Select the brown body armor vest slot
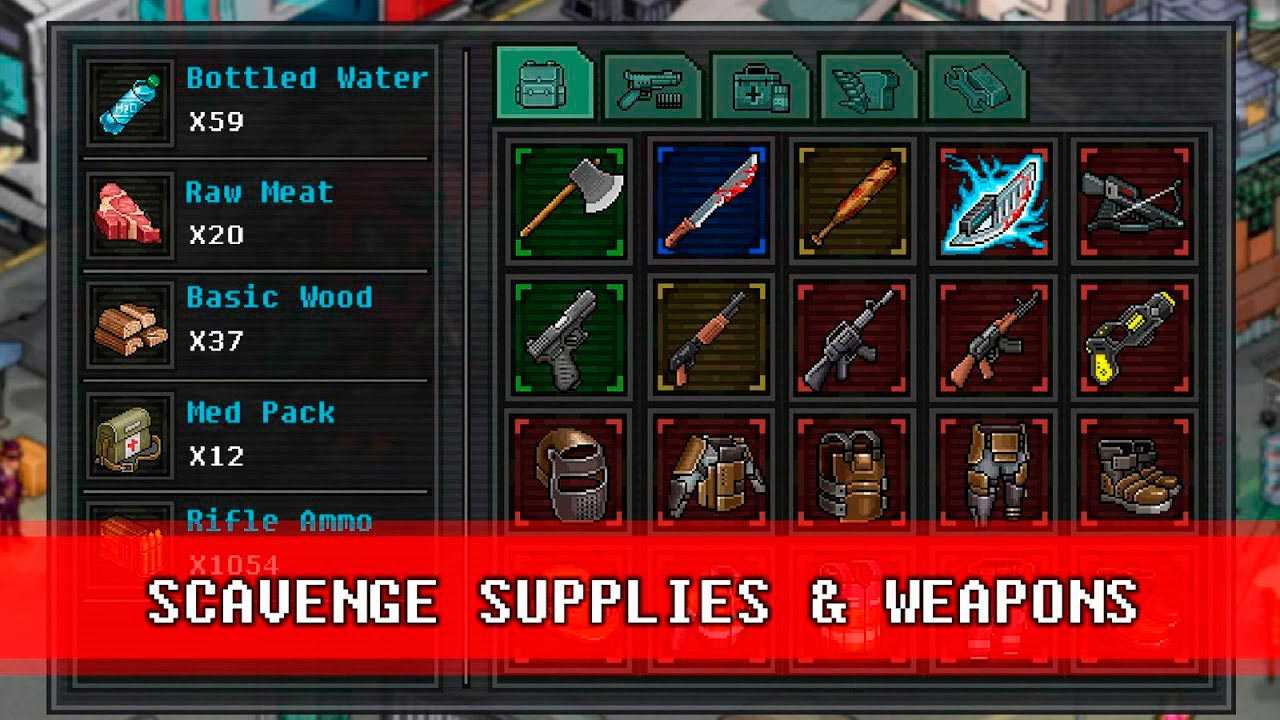 [x=852, y=471]
